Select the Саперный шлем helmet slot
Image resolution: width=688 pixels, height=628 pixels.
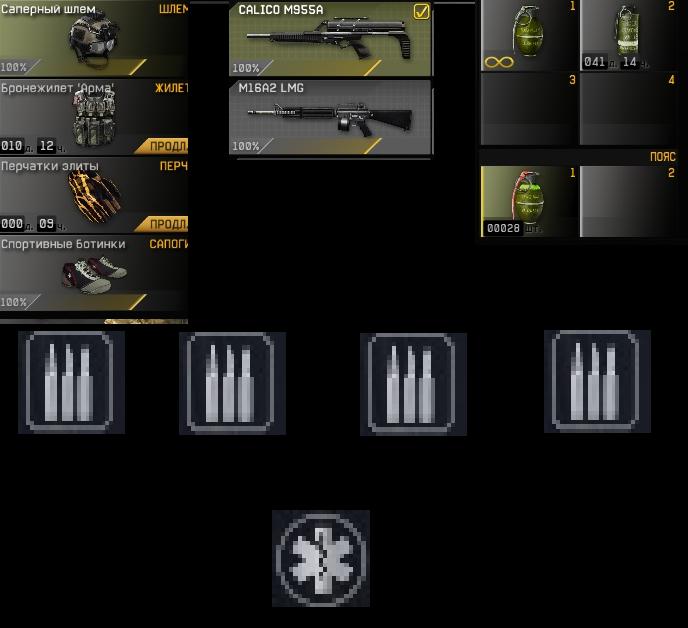93,39
